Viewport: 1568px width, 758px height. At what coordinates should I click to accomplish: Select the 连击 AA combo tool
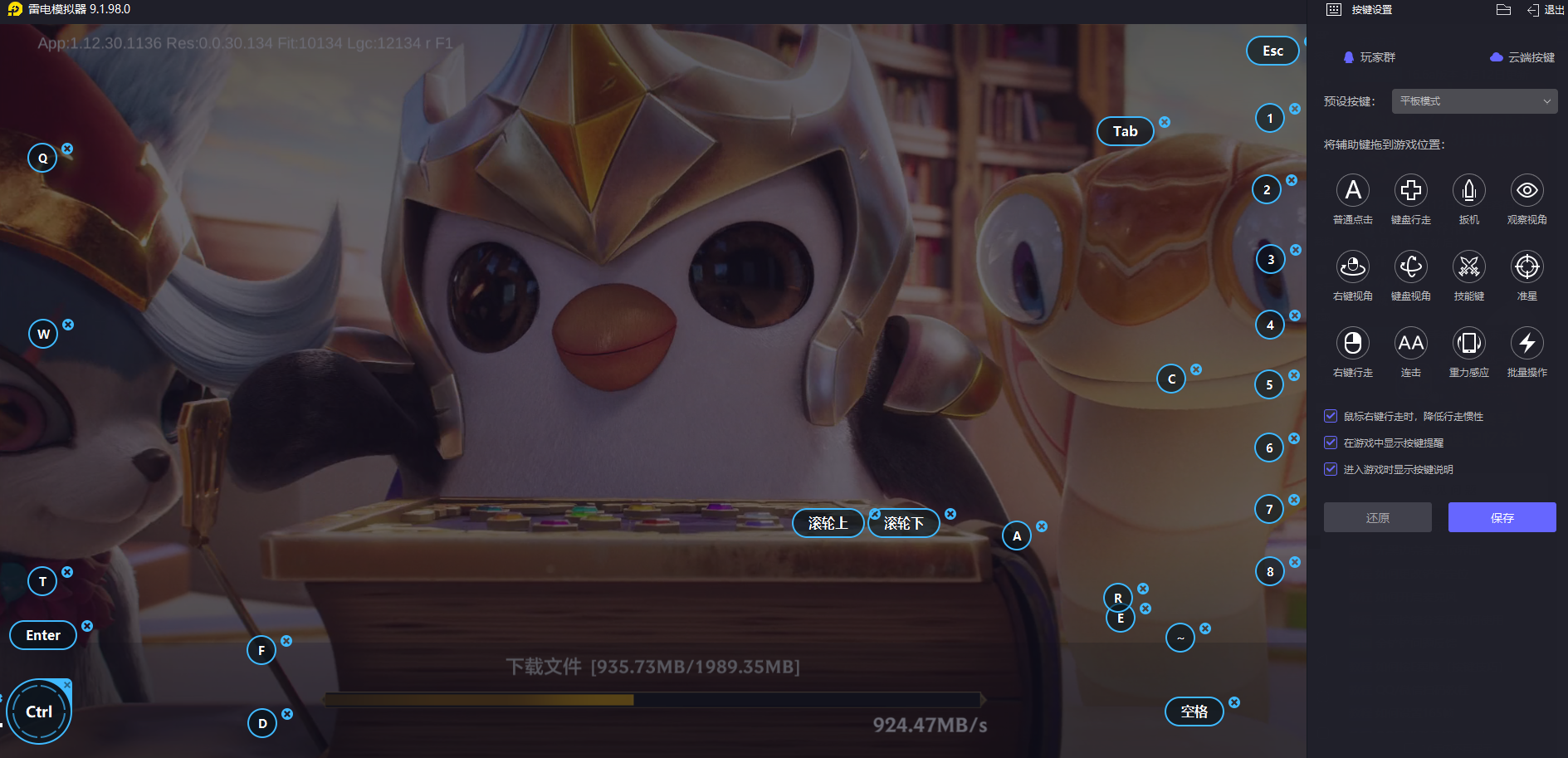coord(1411,344)
